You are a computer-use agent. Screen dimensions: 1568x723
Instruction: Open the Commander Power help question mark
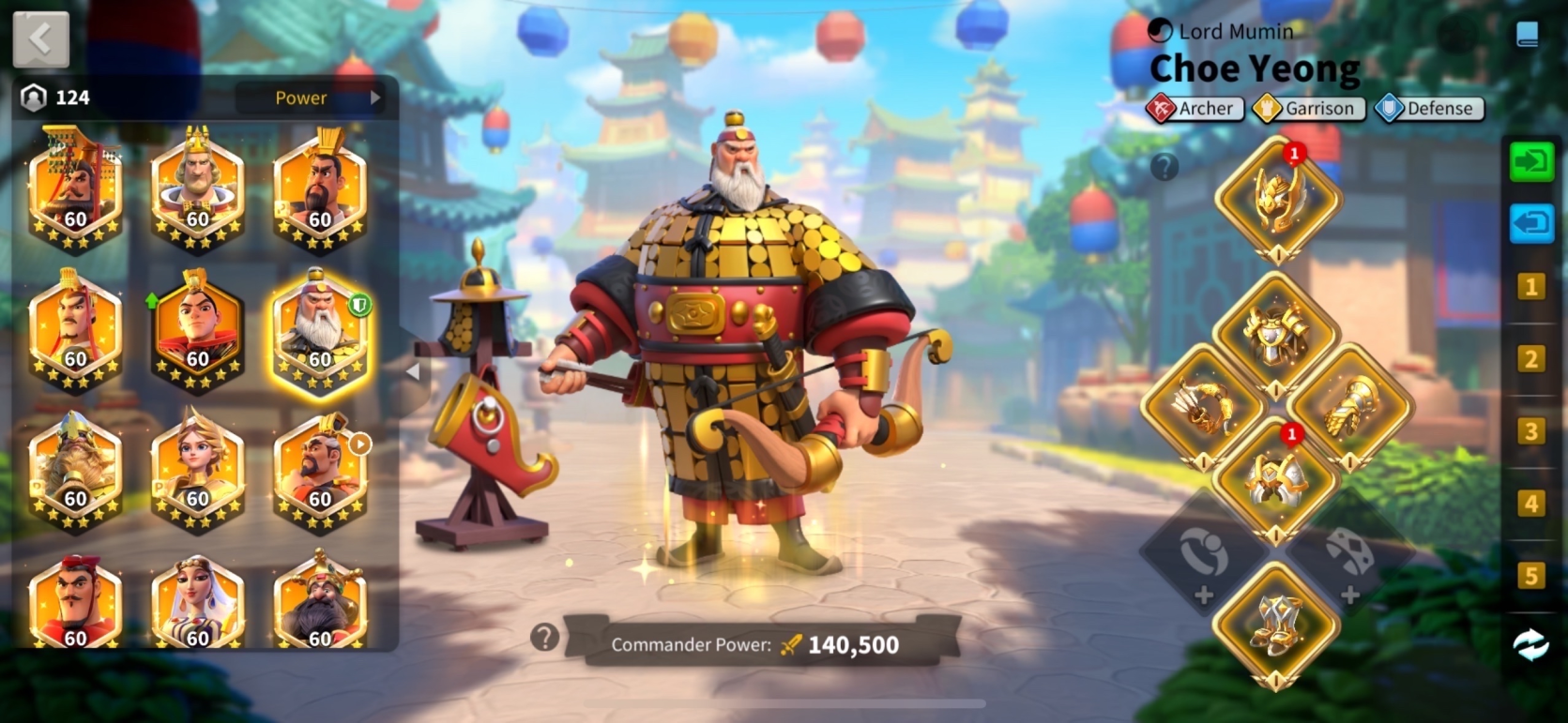(544, 638)
